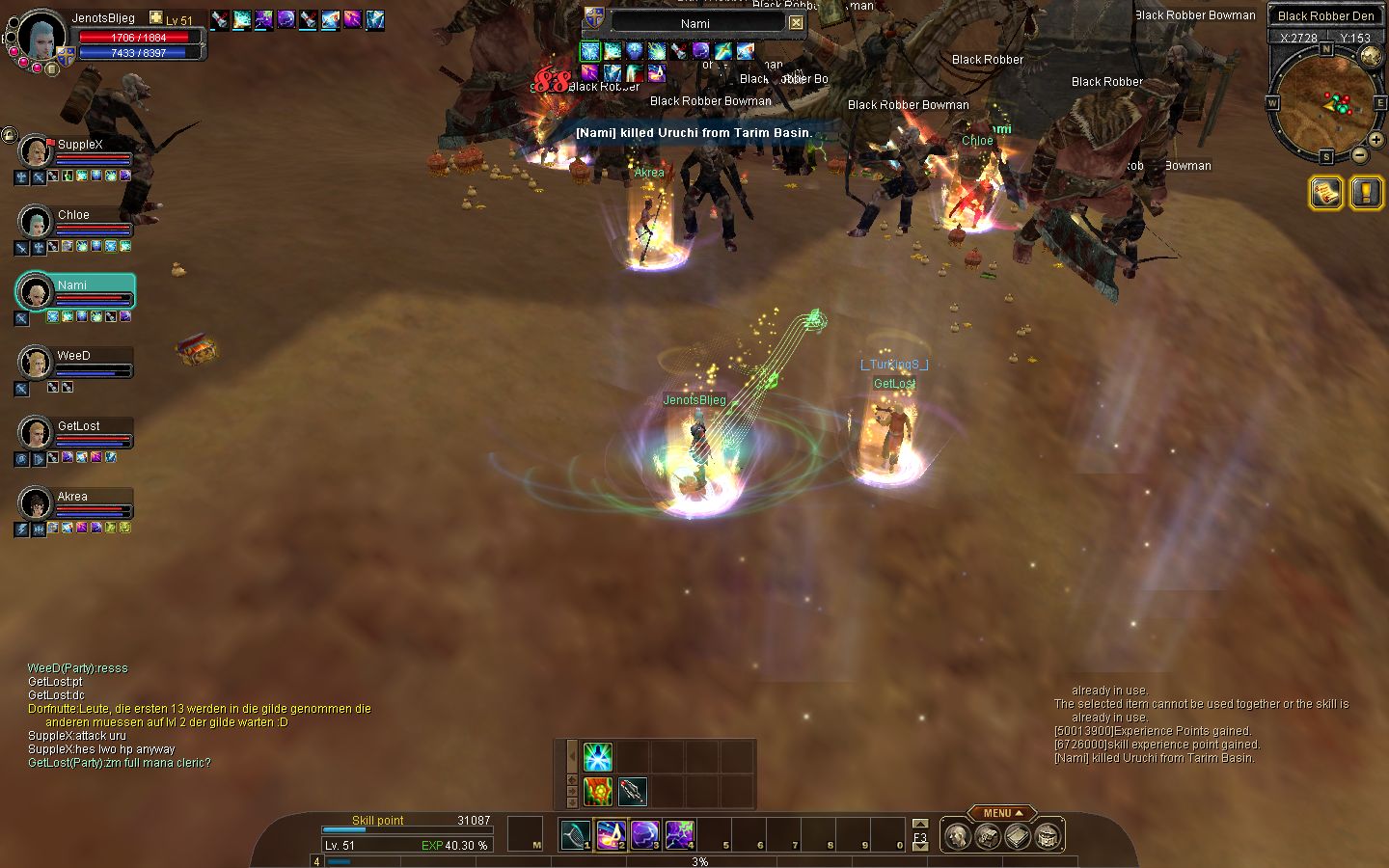Select party member Chloe
1389x868 pixels.
pos(73,216)
